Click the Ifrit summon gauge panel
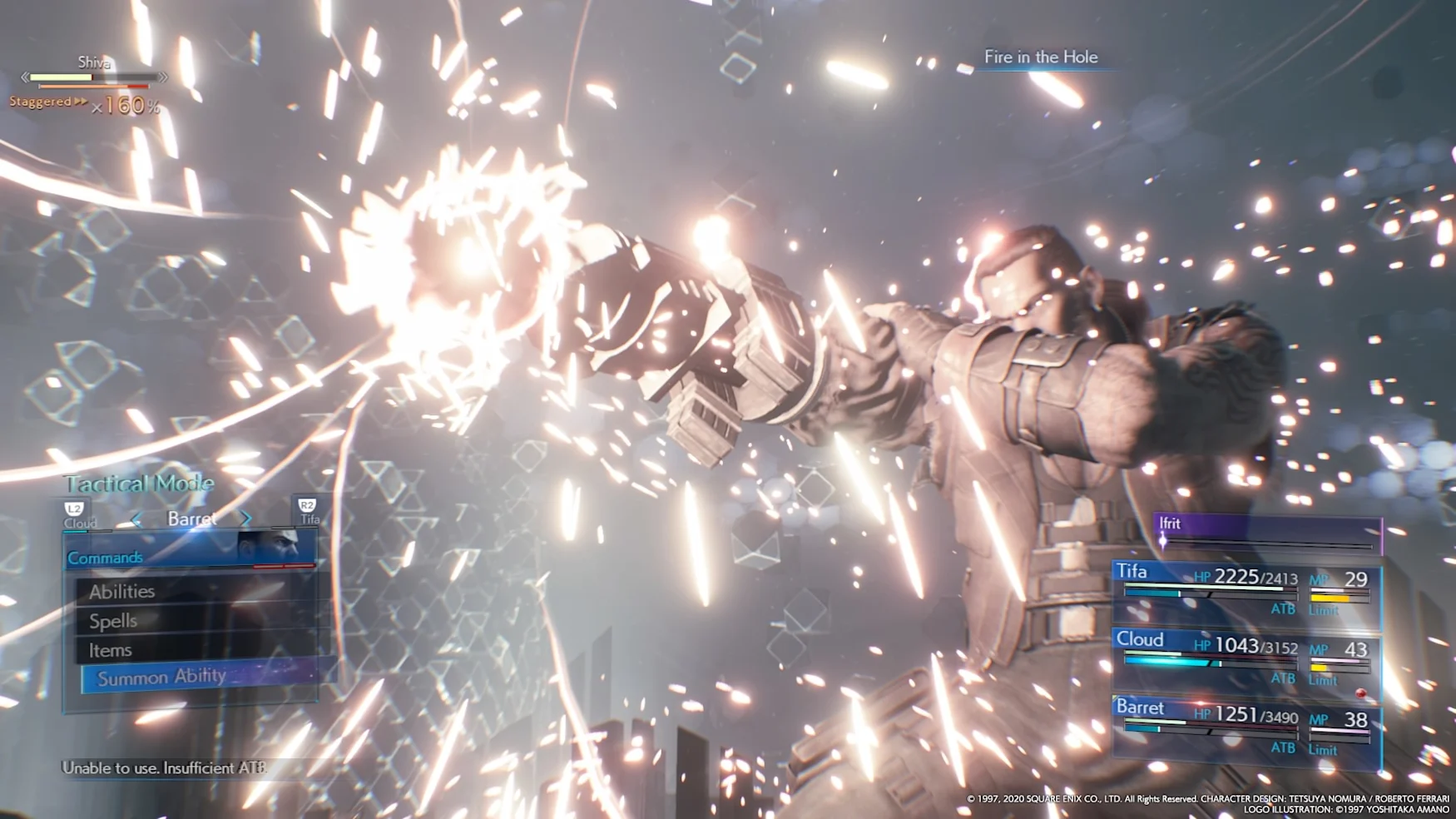Viewport: 1456px width, 819px height. pos(1267,532)
